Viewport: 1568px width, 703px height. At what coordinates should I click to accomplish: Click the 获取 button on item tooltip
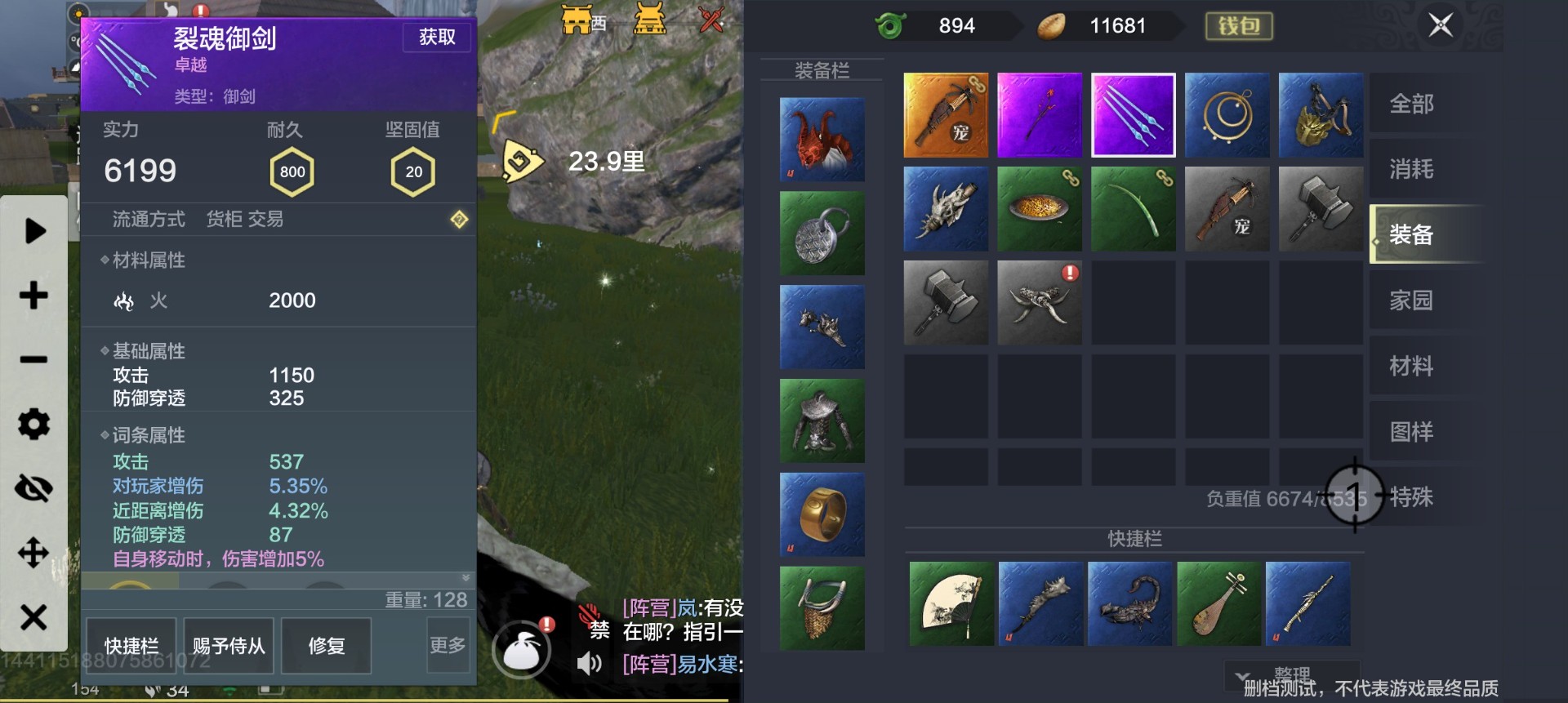[437, 37]
